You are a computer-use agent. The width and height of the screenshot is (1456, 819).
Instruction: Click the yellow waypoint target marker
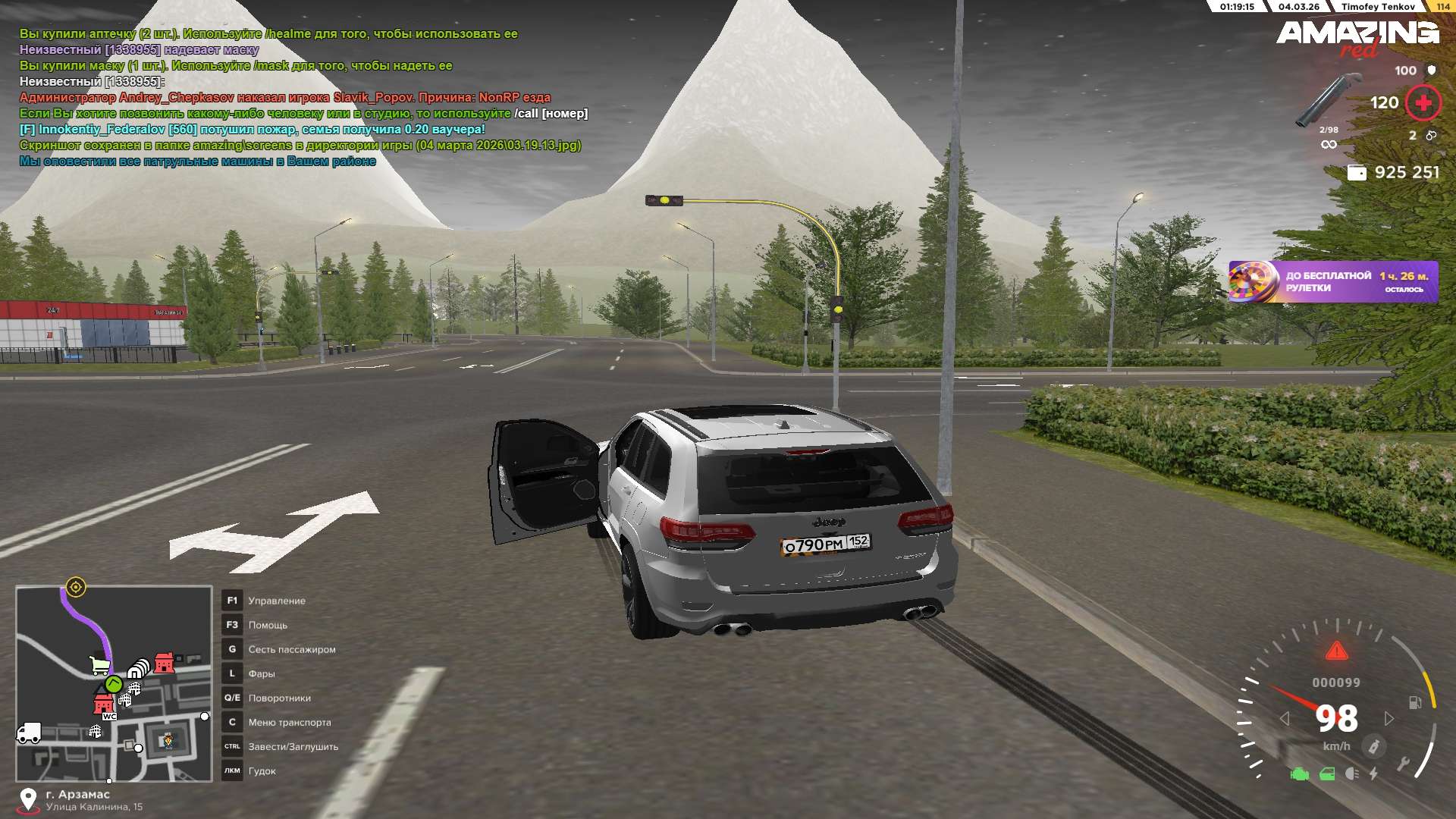coord(76,587)
